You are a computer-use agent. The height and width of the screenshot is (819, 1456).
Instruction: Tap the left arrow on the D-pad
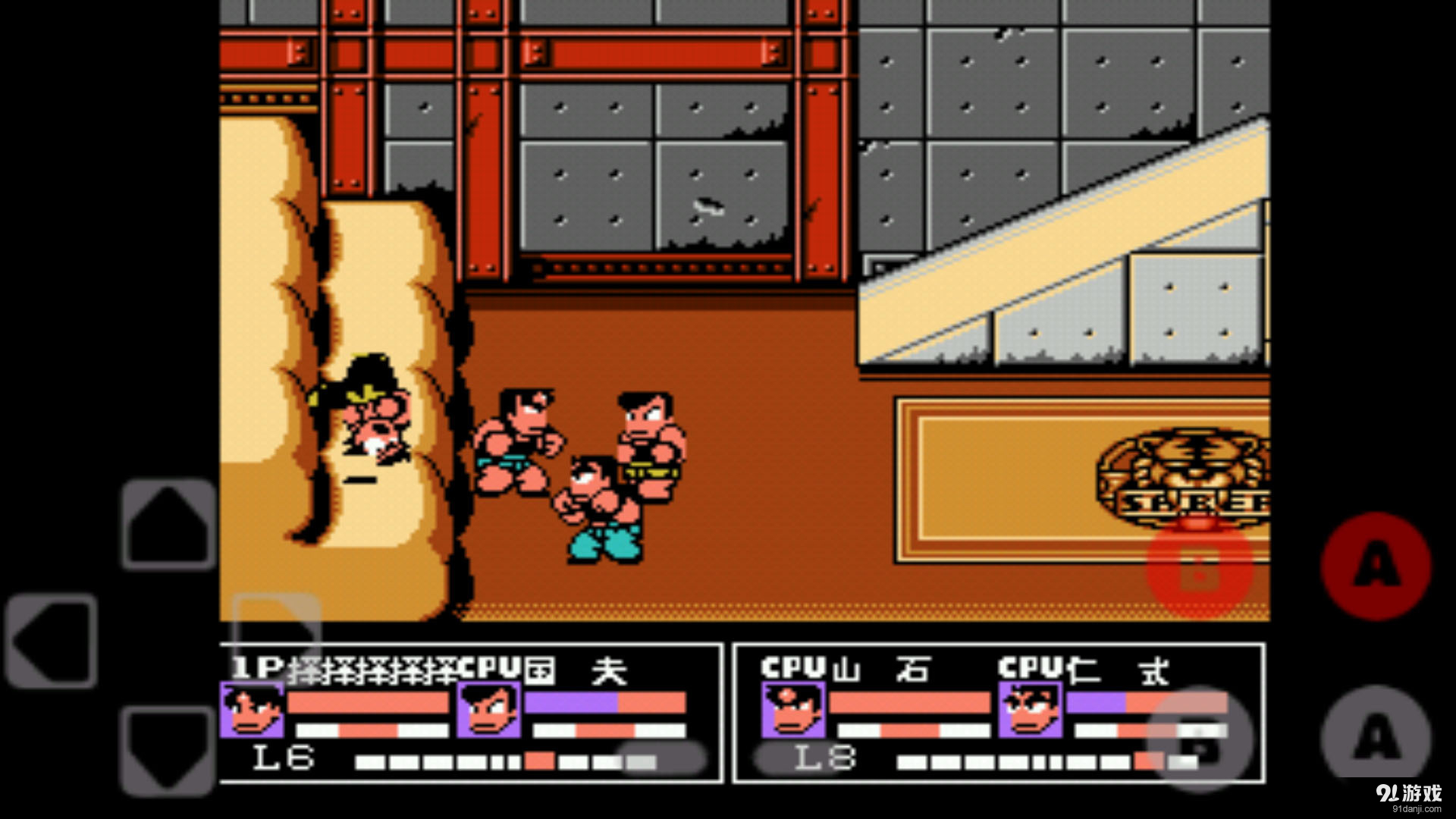[52, 641]
